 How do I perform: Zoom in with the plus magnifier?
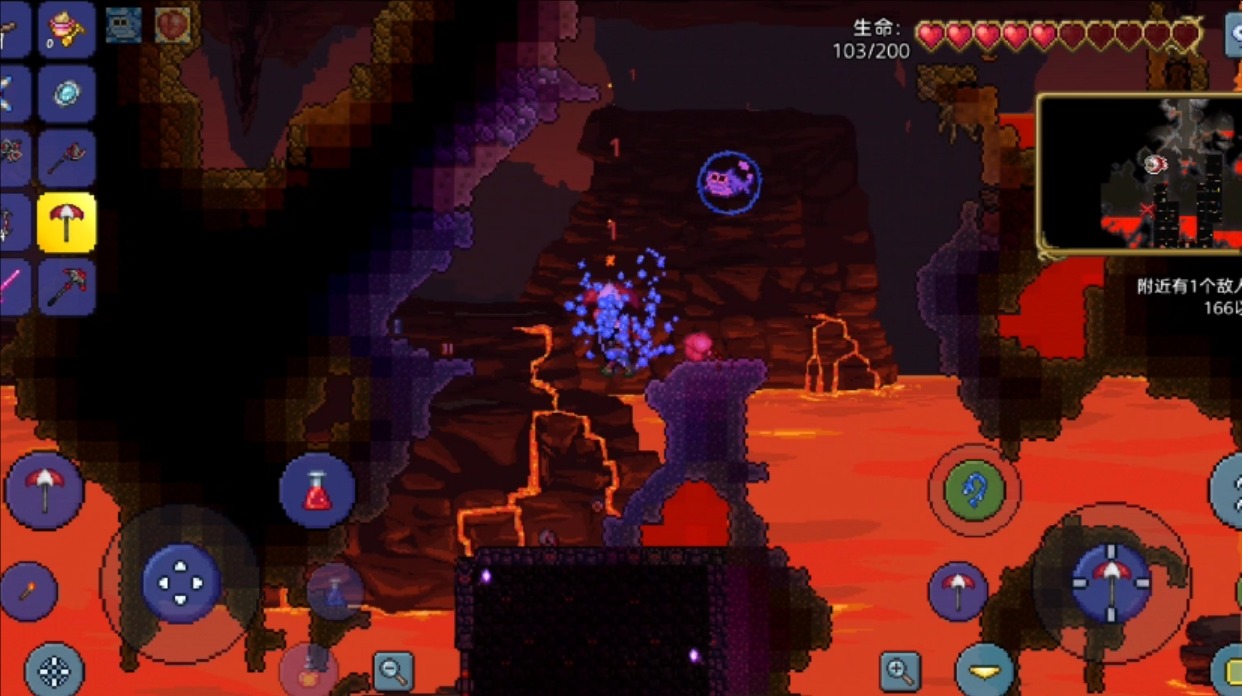900,670
